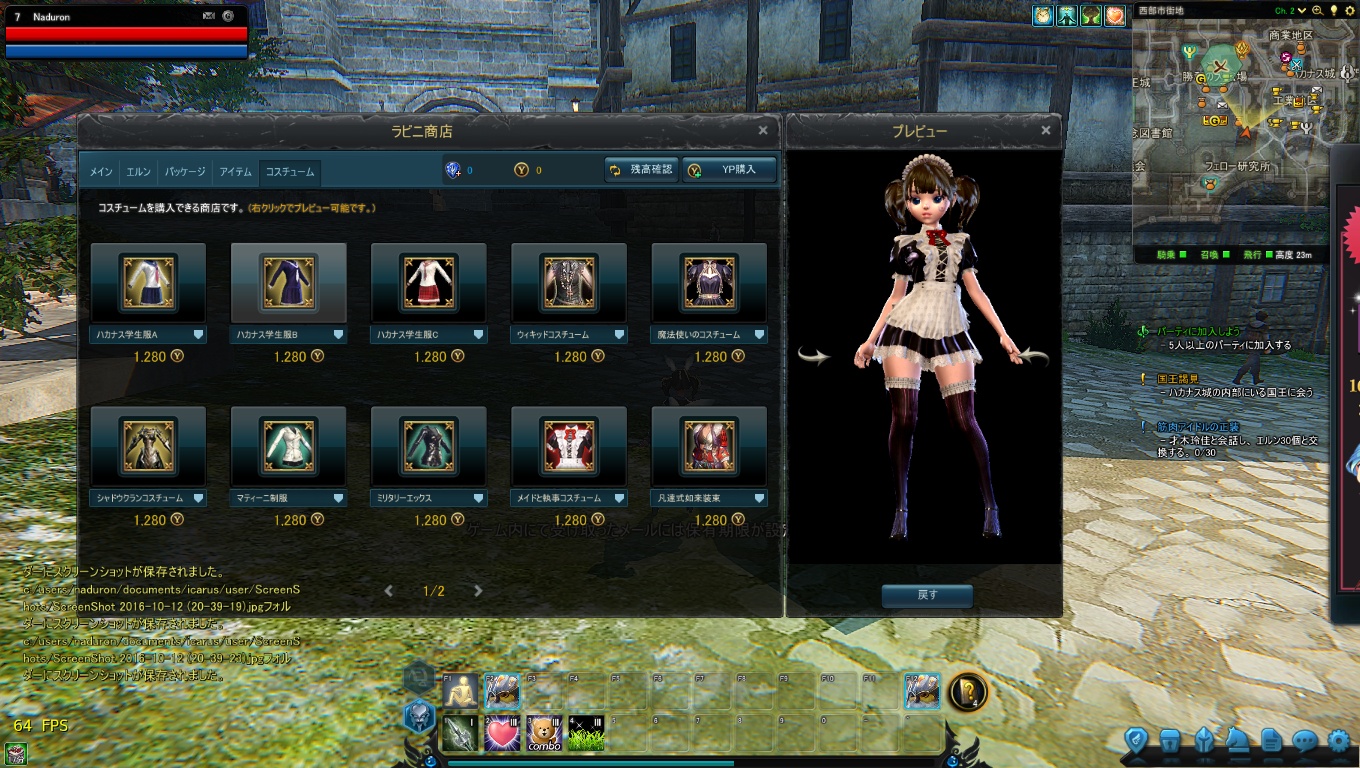The width and height of the screenshot is (1360, 768).
Task: Activate the pink heart skill
Action: pyautogui.click(x=502, y=733)
